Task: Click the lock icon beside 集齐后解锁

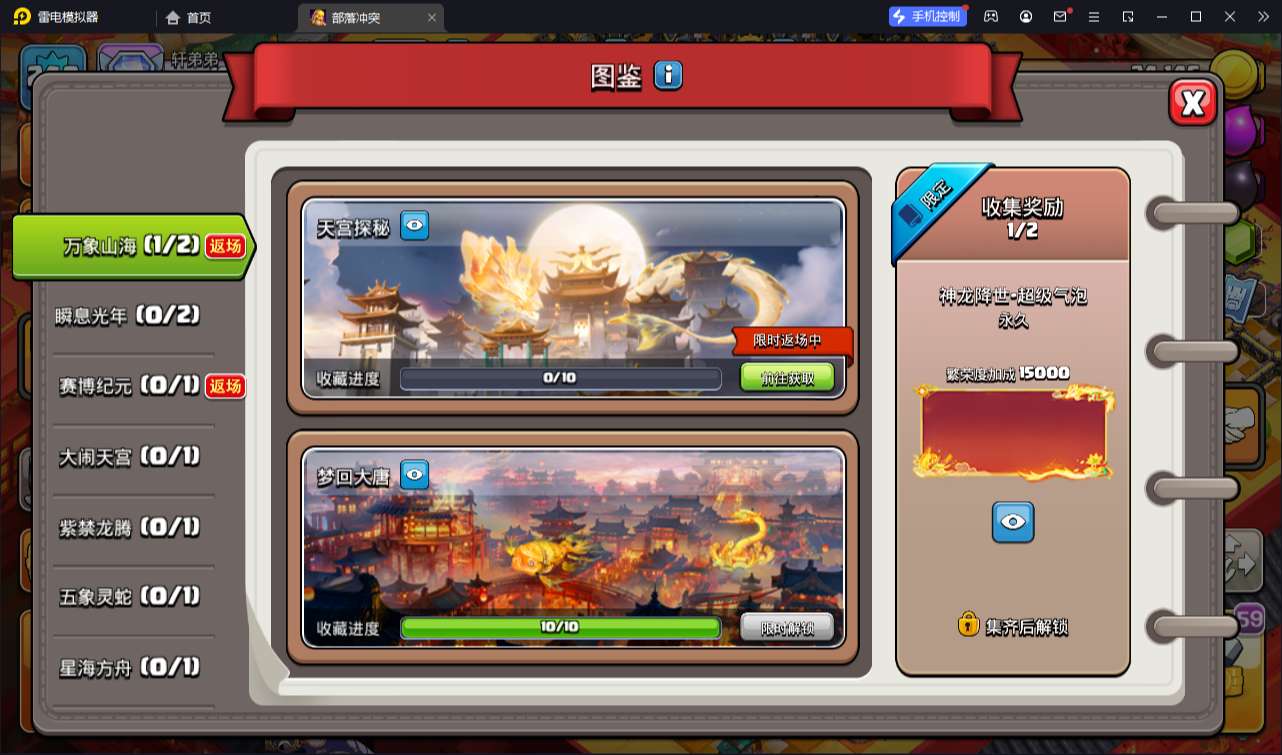Action: click(x=969, y=624)
